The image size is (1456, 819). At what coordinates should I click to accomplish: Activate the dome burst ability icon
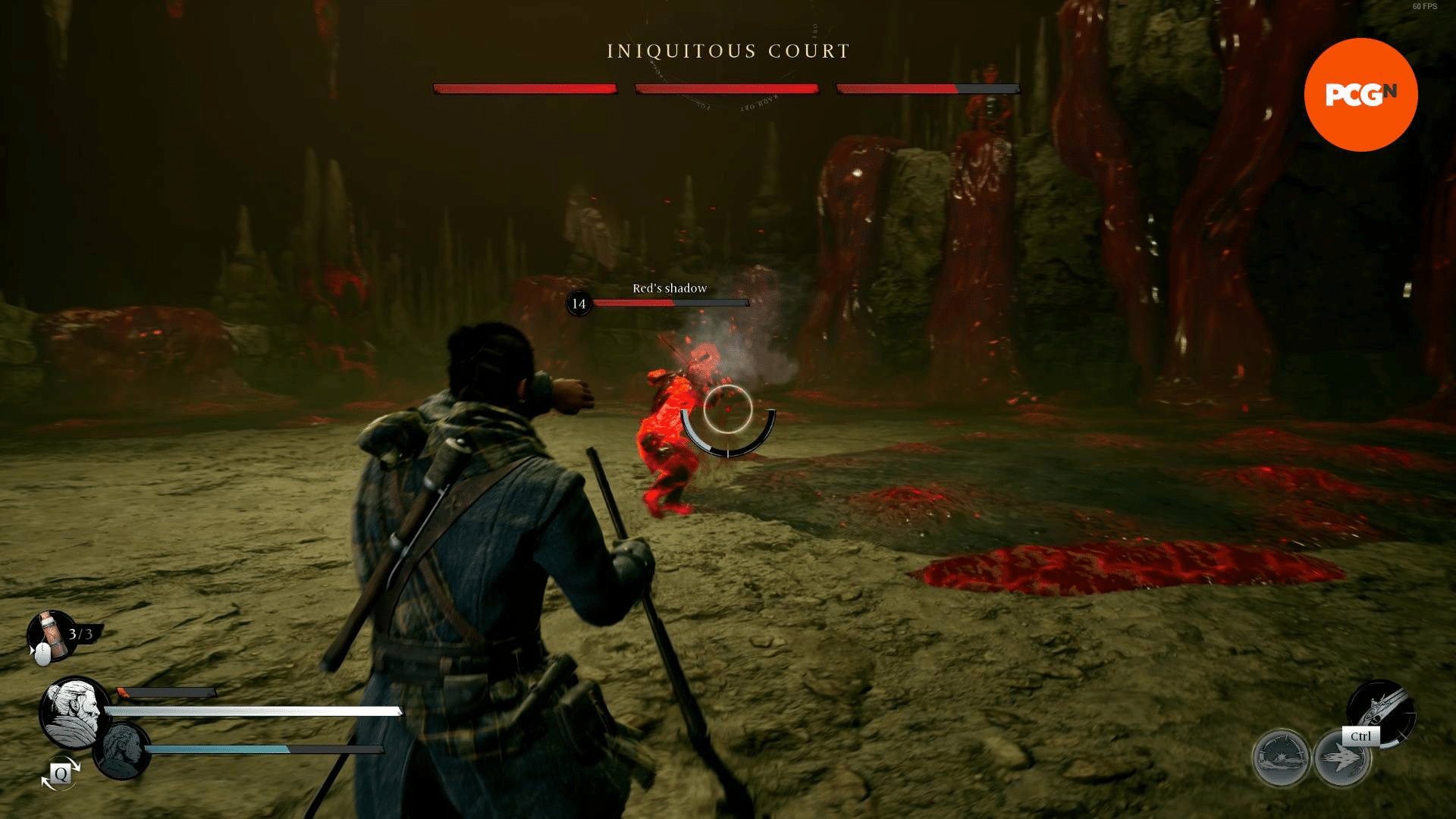click(1281, 758)
